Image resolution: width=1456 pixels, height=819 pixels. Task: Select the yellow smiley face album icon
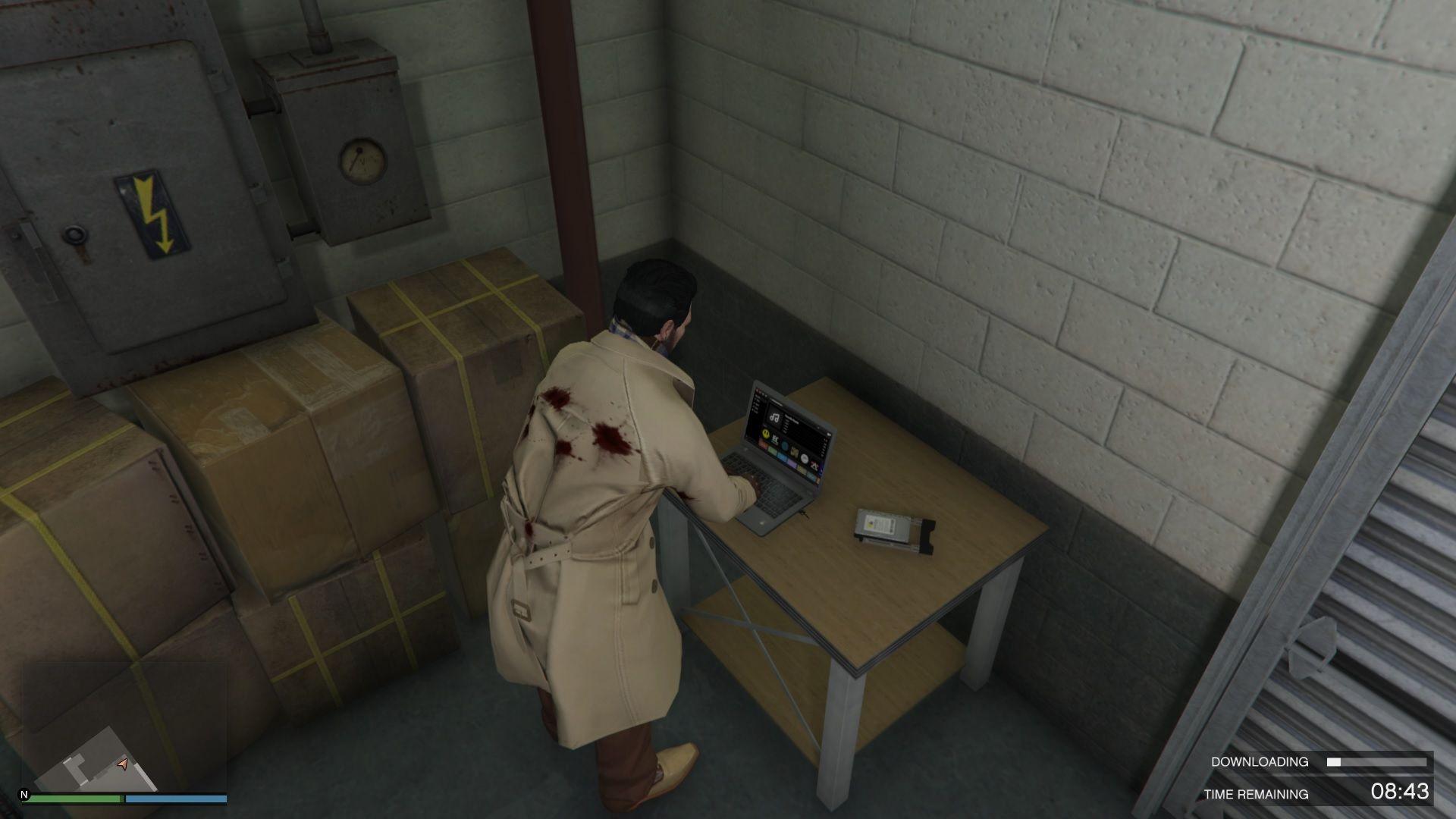coord(765,434)
